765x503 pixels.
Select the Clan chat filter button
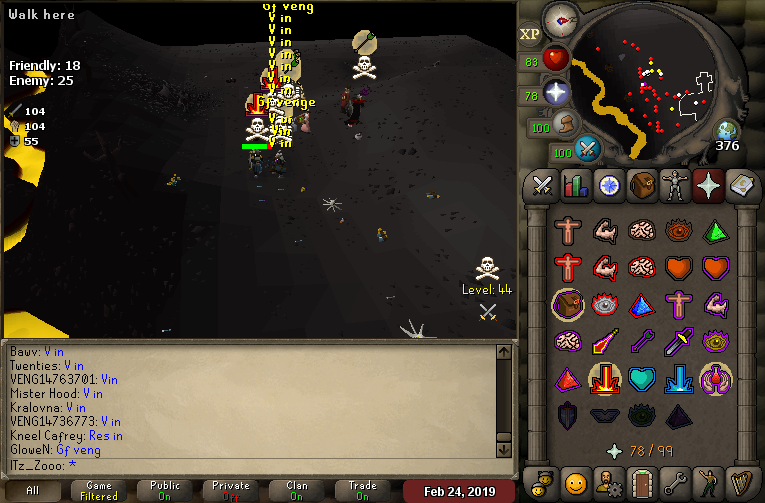point(297,491)
